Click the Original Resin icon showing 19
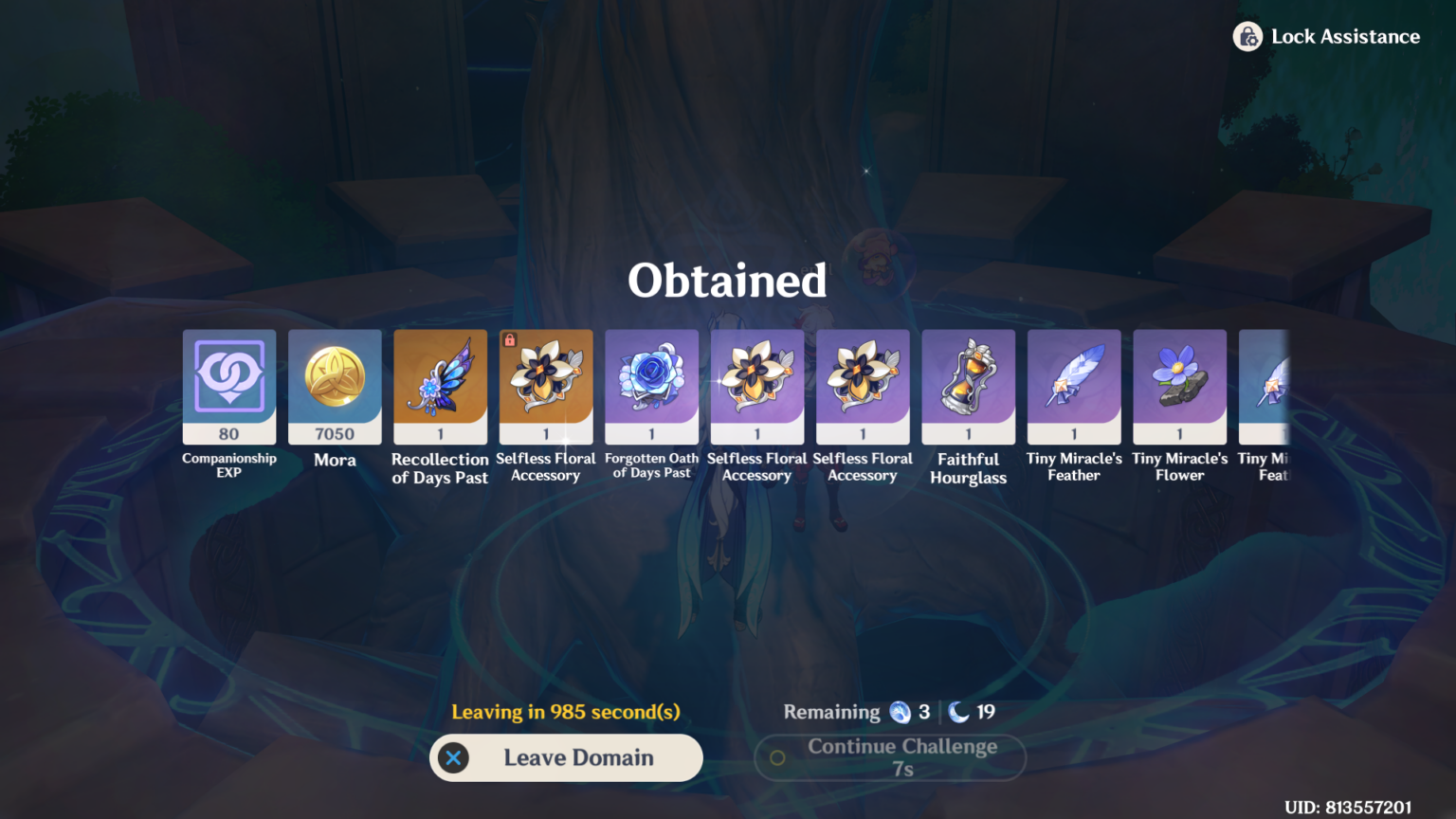 tap(952, 712)
